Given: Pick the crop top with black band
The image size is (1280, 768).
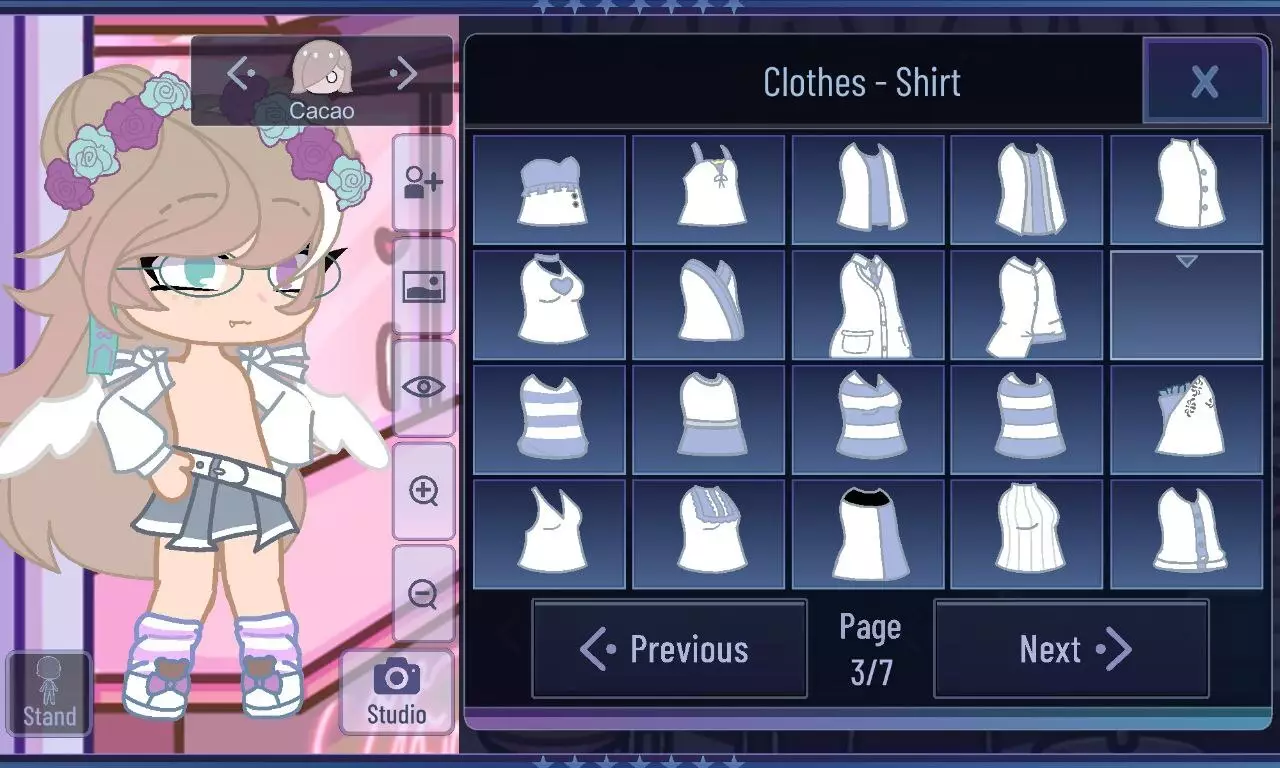Looking at the screenshot, I should (x=868, y=531).
